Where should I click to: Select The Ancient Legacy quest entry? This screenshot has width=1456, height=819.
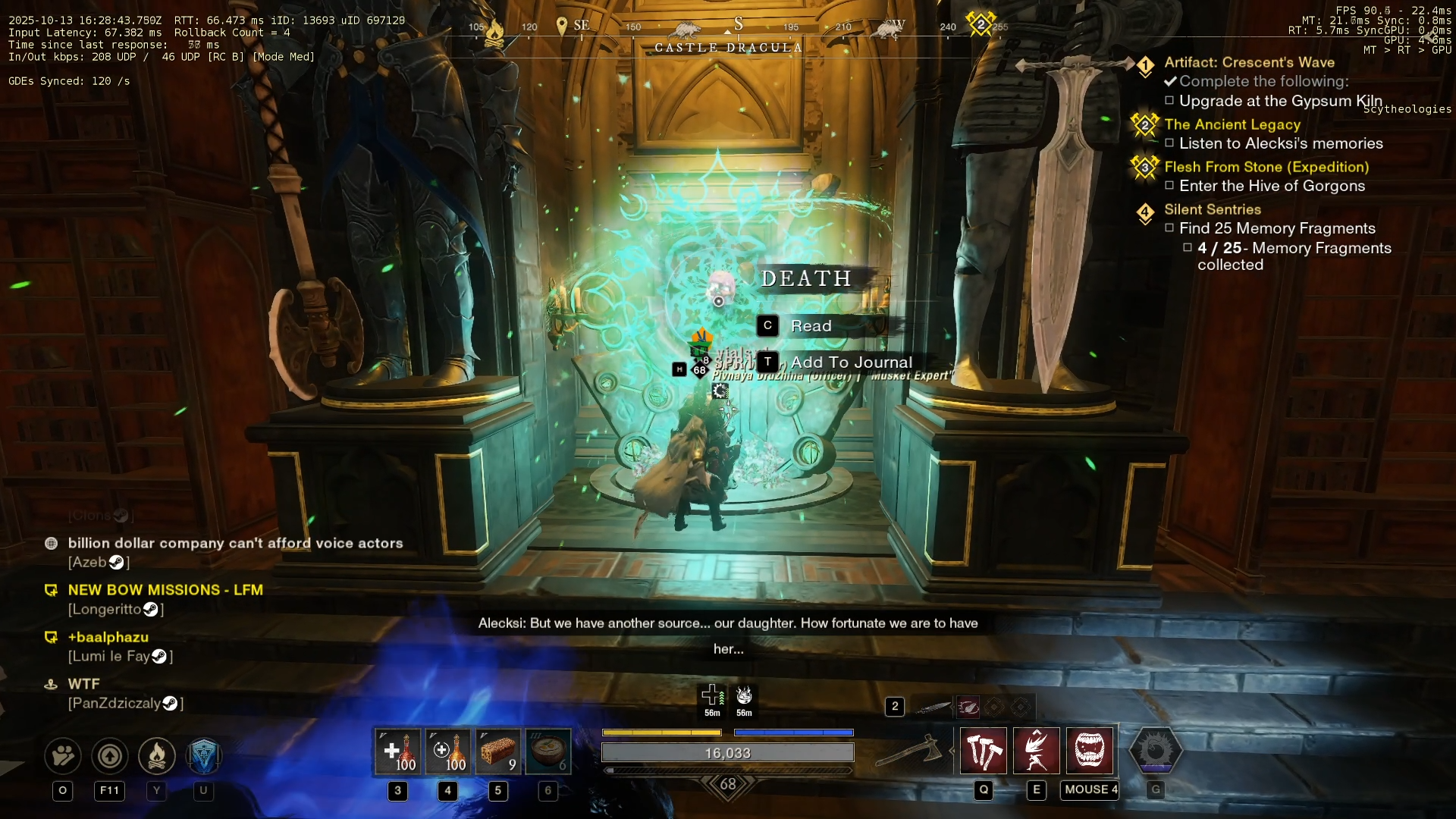(1232, 124)
